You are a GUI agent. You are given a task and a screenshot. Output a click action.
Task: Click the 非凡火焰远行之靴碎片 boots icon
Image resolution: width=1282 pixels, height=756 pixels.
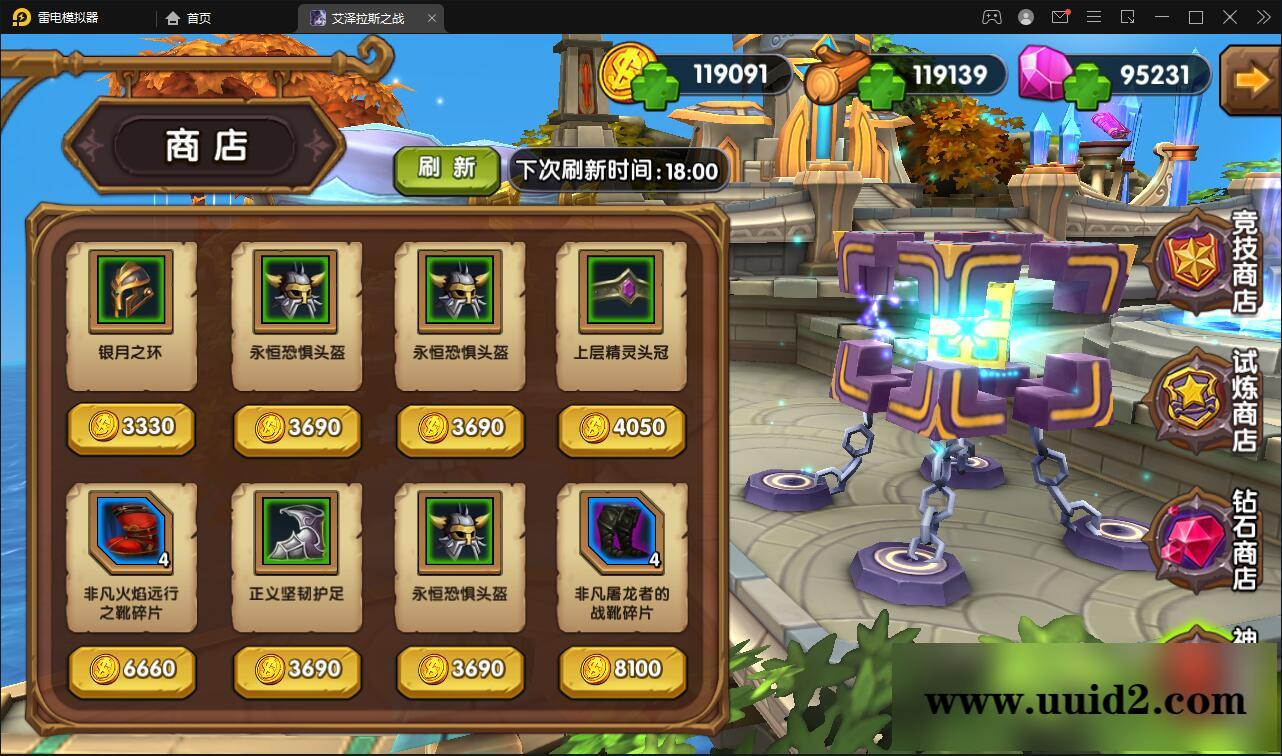[x=130, y=533]
